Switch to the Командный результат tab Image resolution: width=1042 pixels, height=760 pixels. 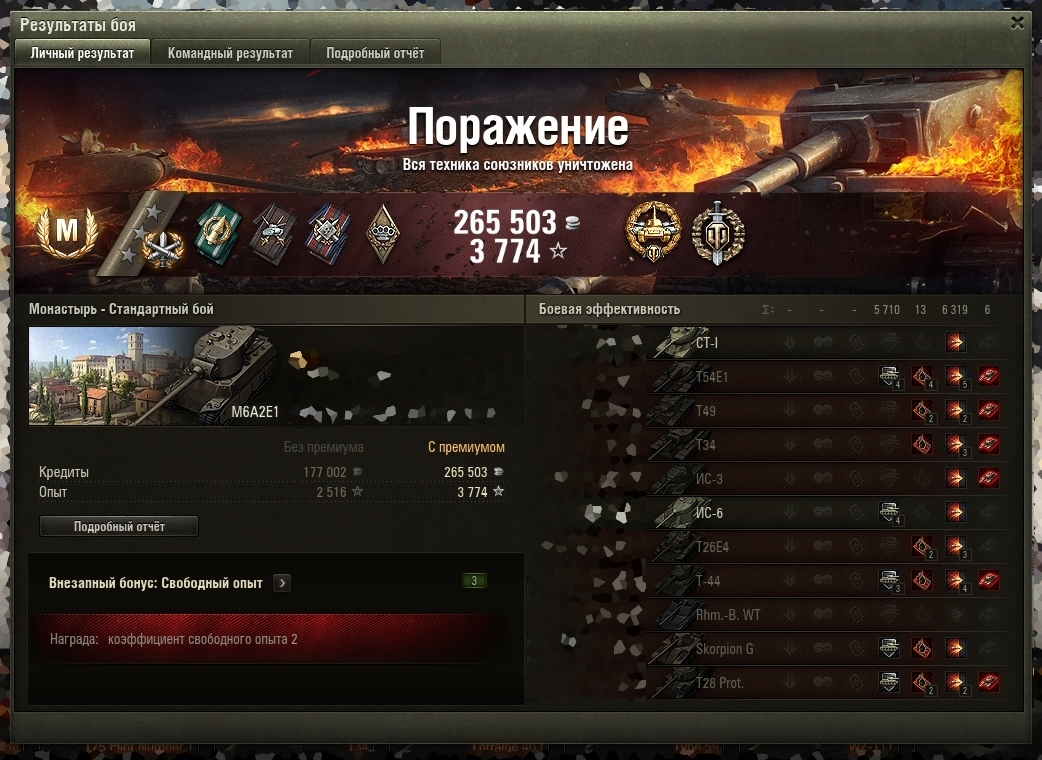click(x=230, y=53)
